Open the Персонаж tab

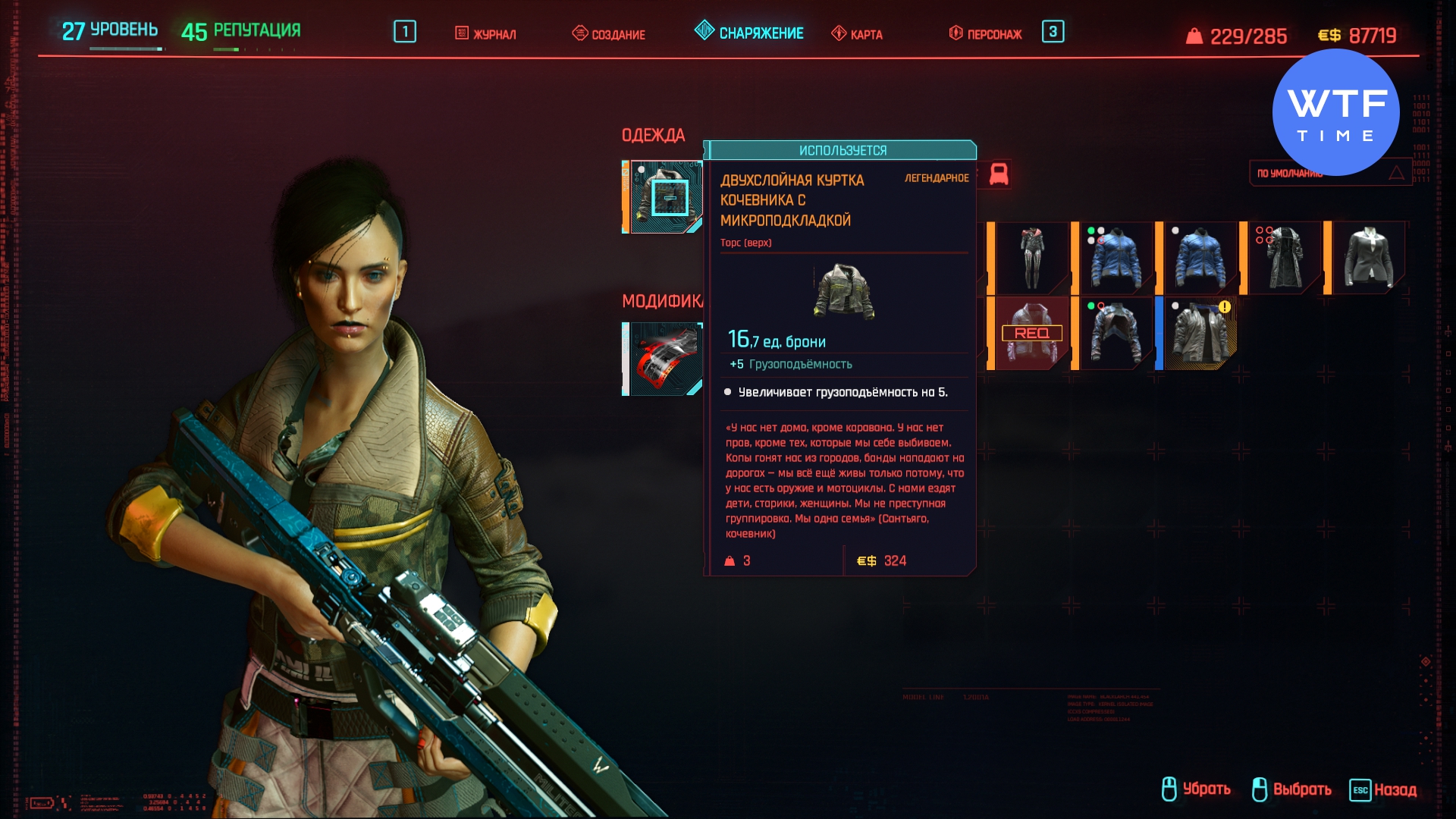tap(986, 34)
